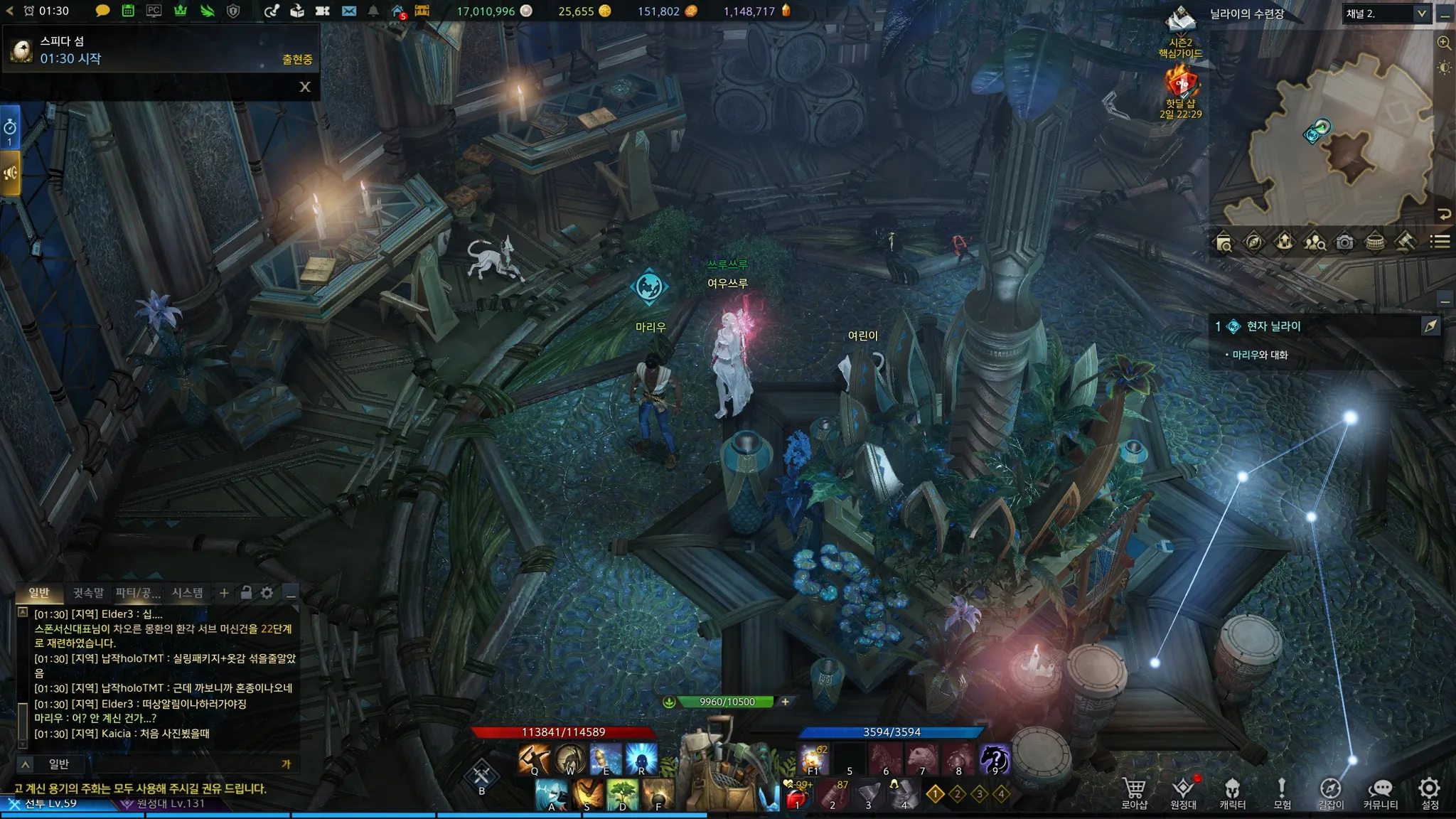Open the 모험 adventure menu

pos(1282,792)
